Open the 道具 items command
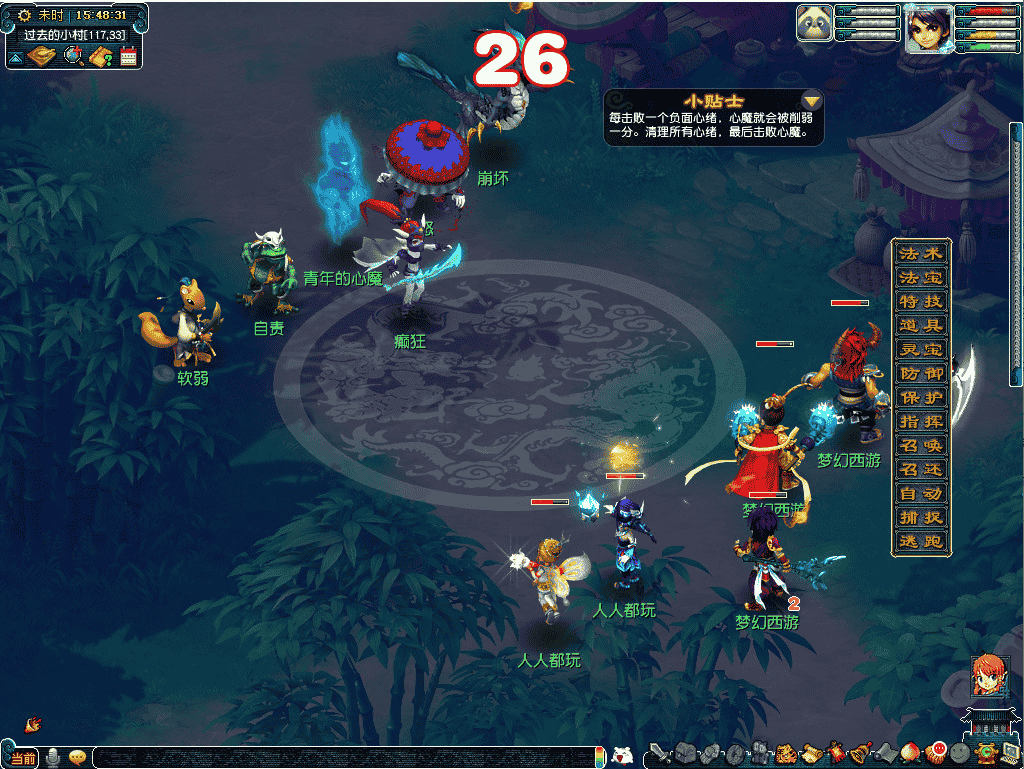 coord(920,326)
